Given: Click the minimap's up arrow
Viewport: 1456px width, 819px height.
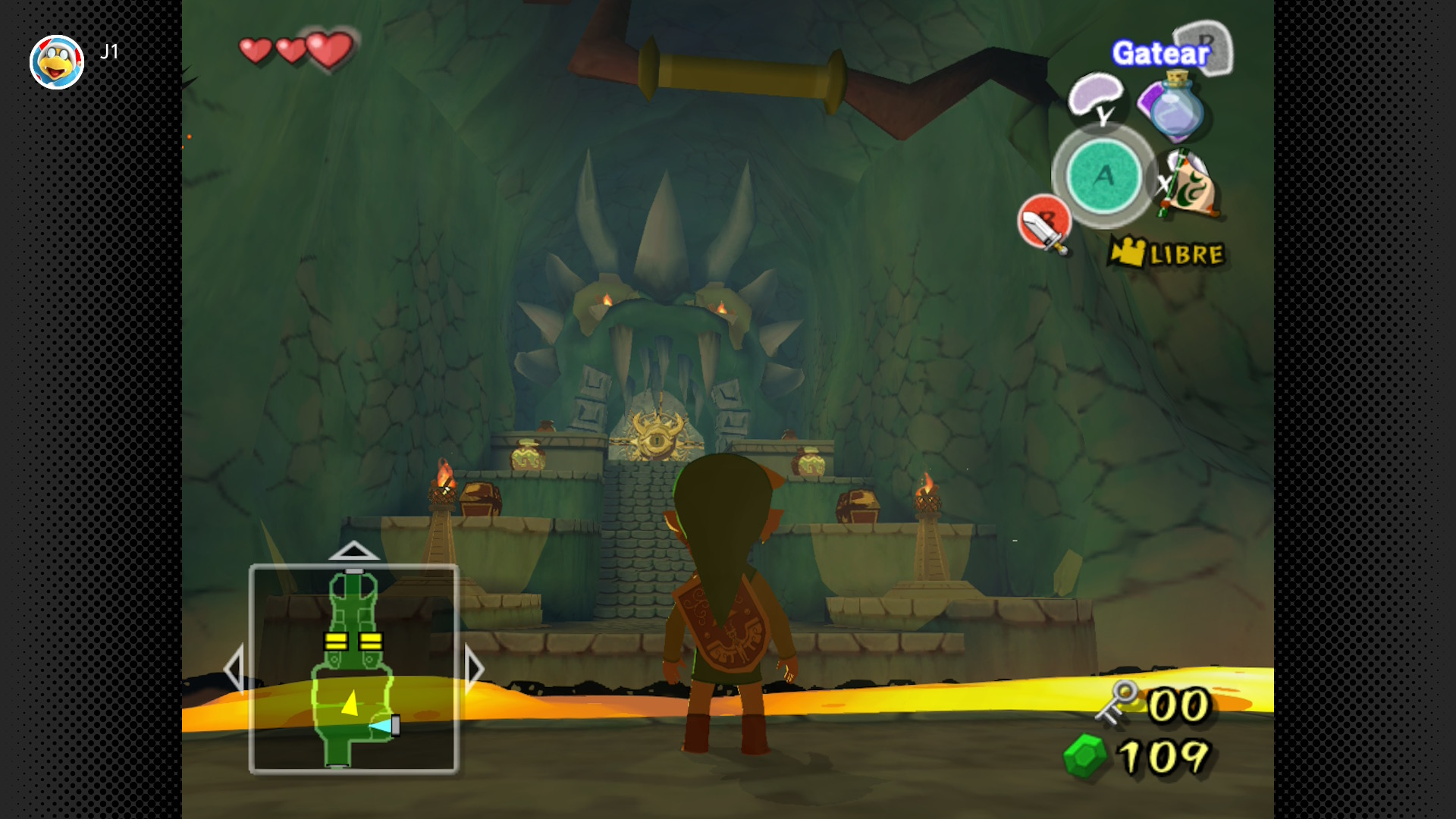Looking at the screenshot, I should pos(353,551).
